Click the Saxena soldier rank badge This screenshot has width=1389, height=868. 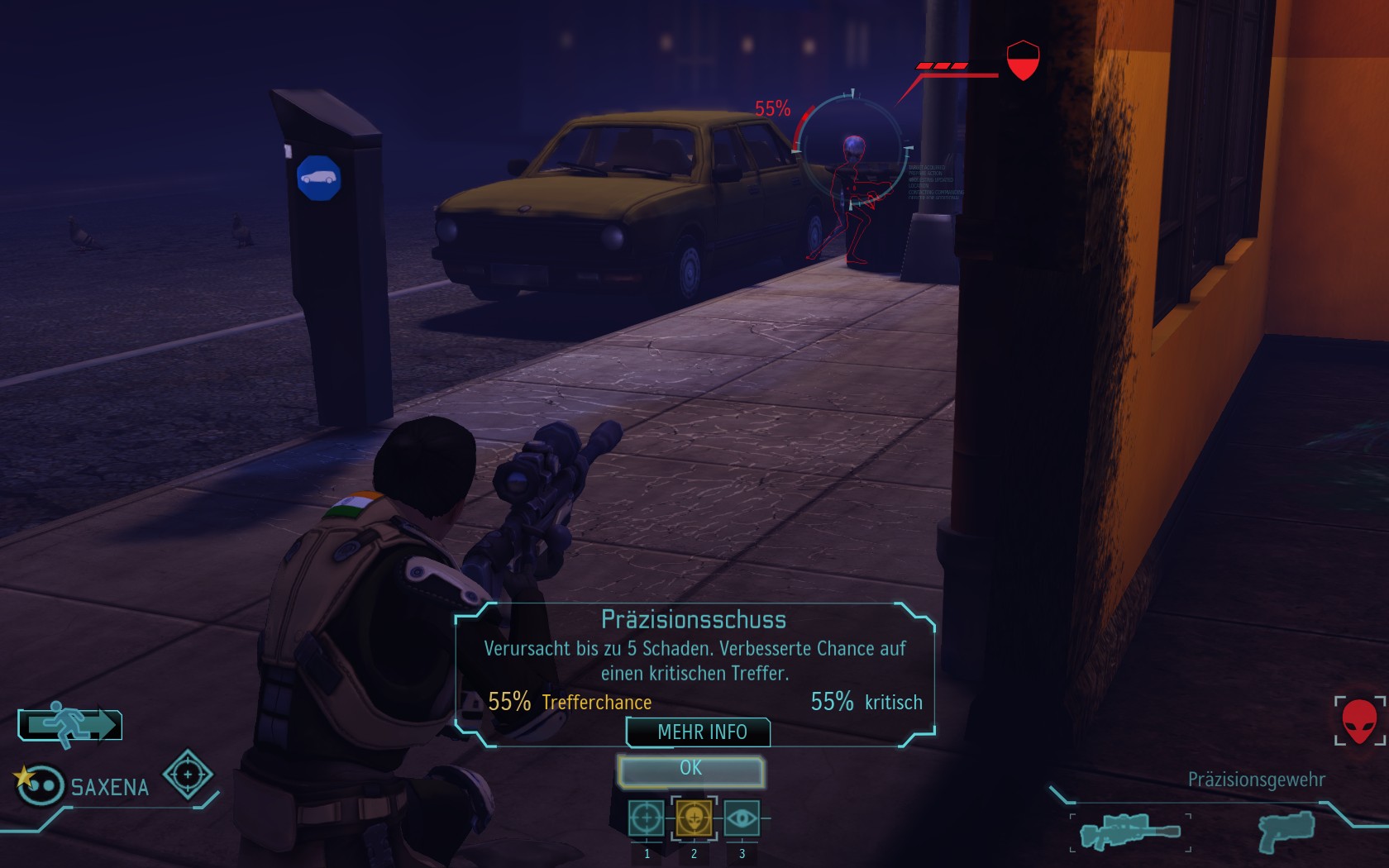pos(38,784)
